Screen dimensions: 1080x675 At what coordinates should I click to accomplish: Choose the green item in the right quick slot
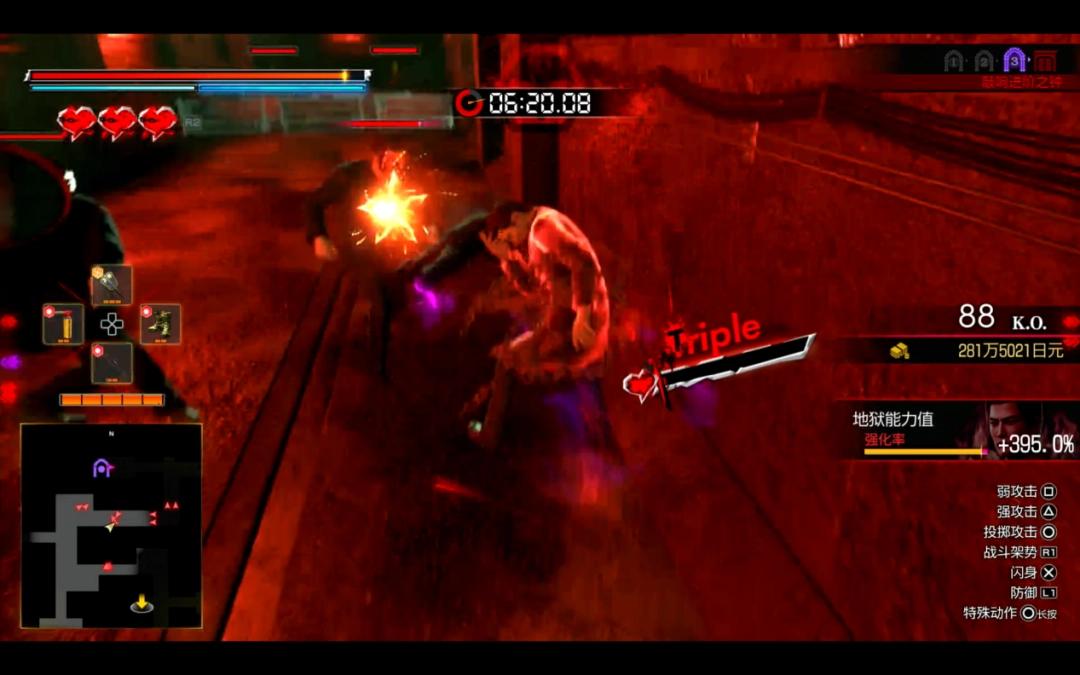(x=160, y=324)
